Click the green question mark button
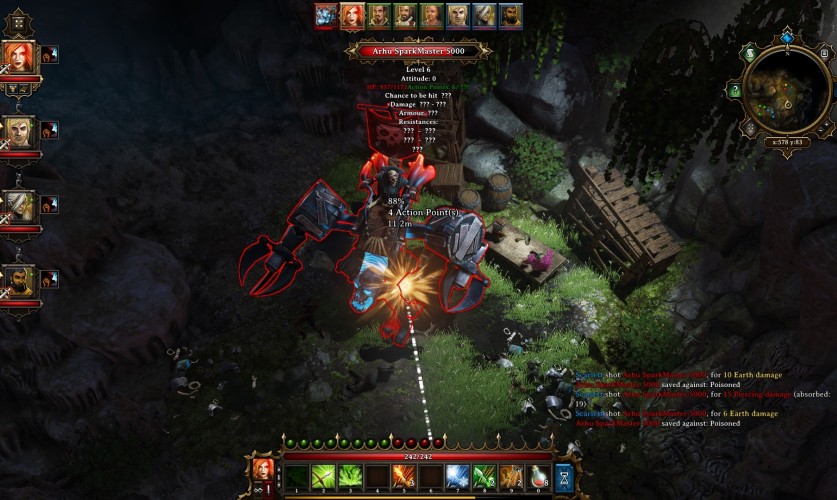 (735, 91)
